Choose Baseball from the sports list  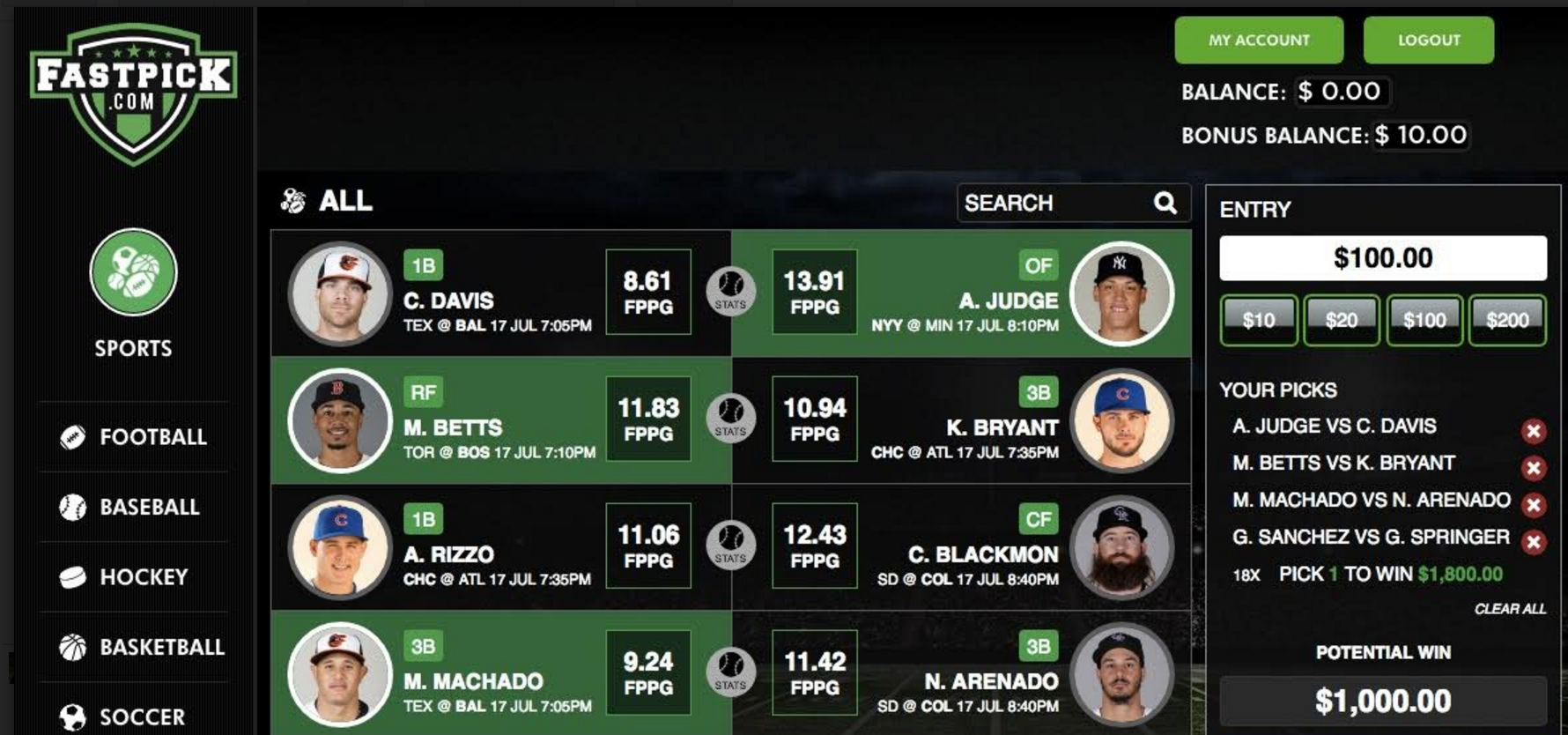(x=149, y=507)
